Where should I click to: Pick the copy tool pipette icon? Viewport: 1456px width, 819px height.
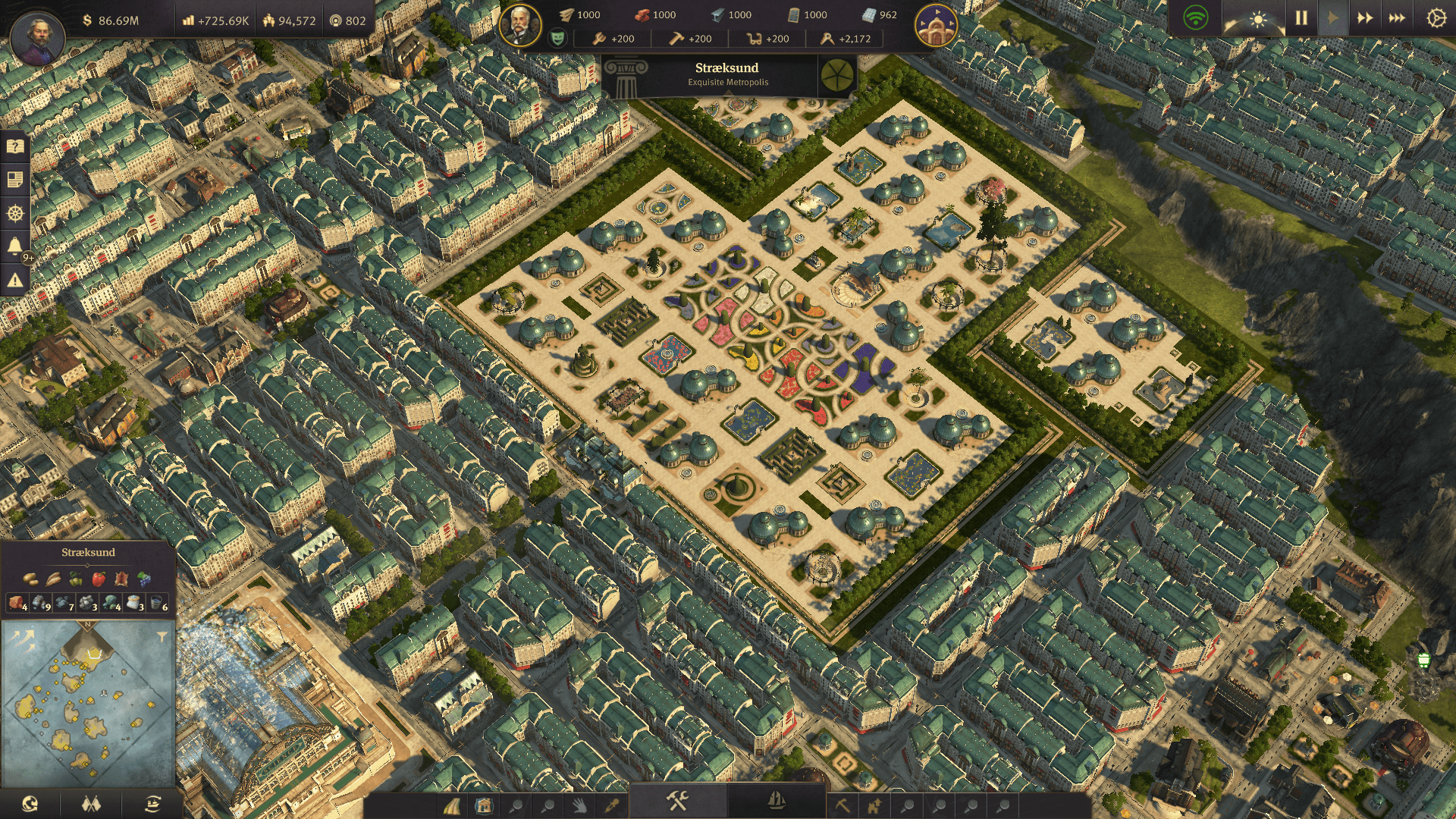610,806
